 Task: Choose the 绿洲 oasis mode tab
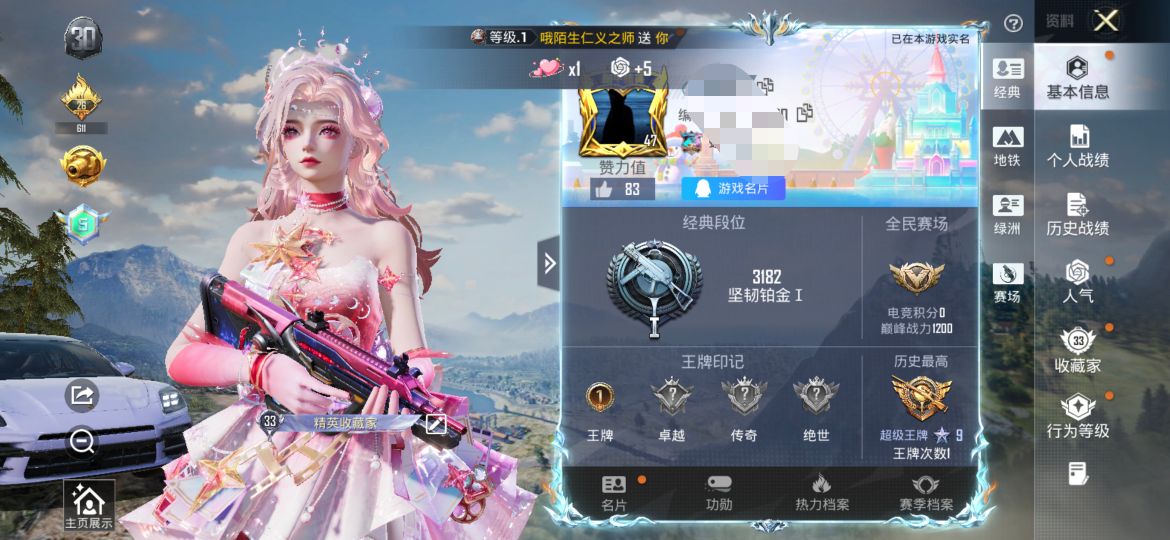click(1007, 214)
